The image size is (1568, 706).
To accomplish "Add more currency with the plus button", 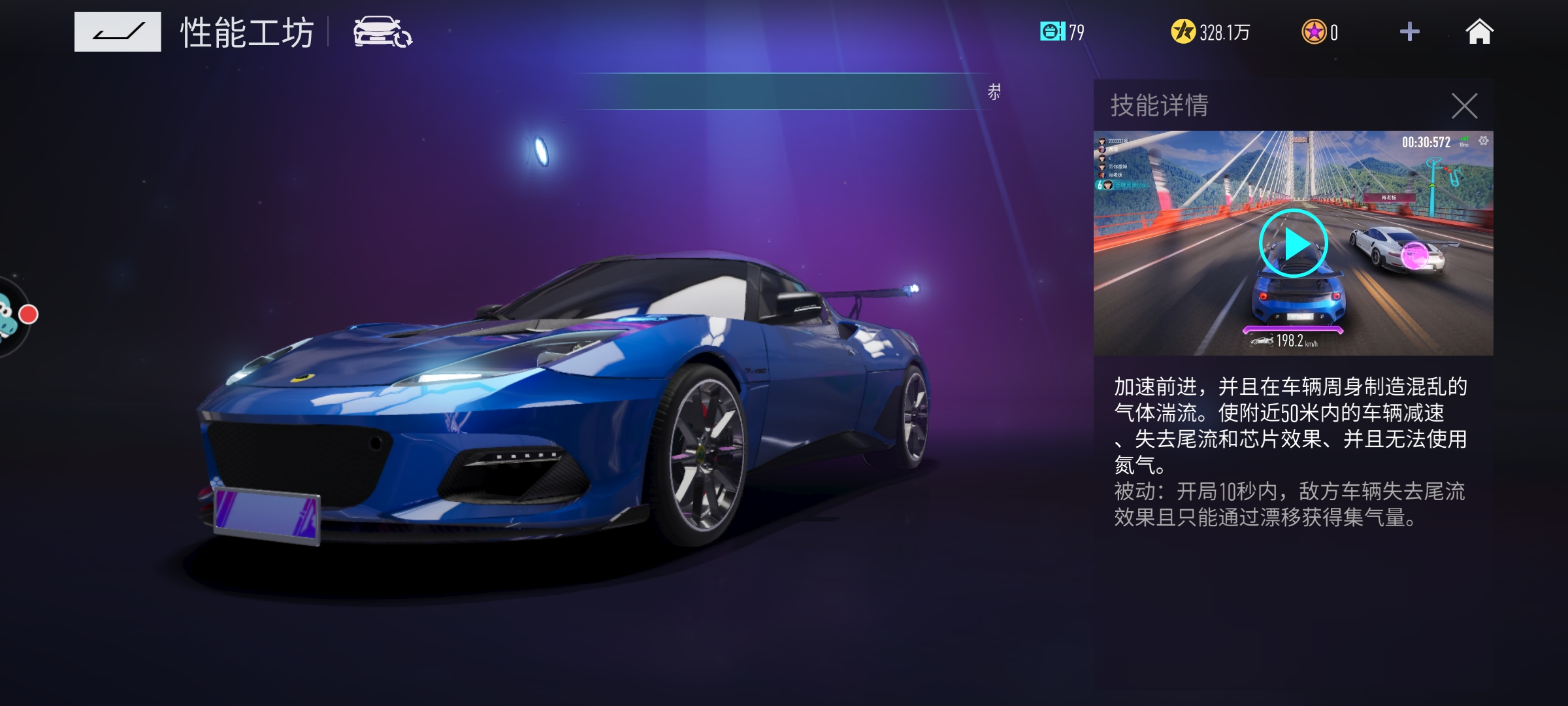I will tap(1410, 31).
